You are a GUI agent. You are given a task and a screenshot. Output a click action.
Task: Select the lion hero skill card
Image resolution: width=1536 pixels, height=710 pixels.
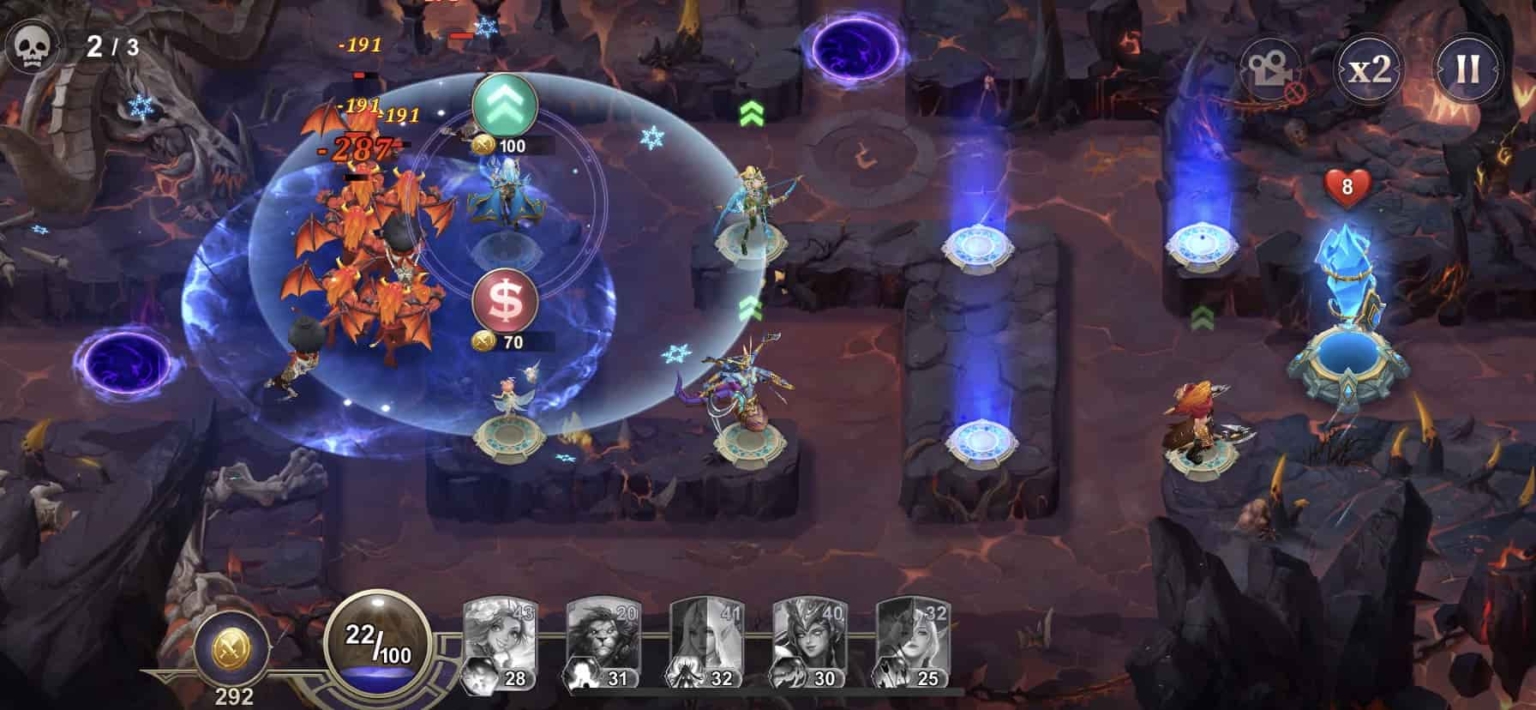pos(603,643)
